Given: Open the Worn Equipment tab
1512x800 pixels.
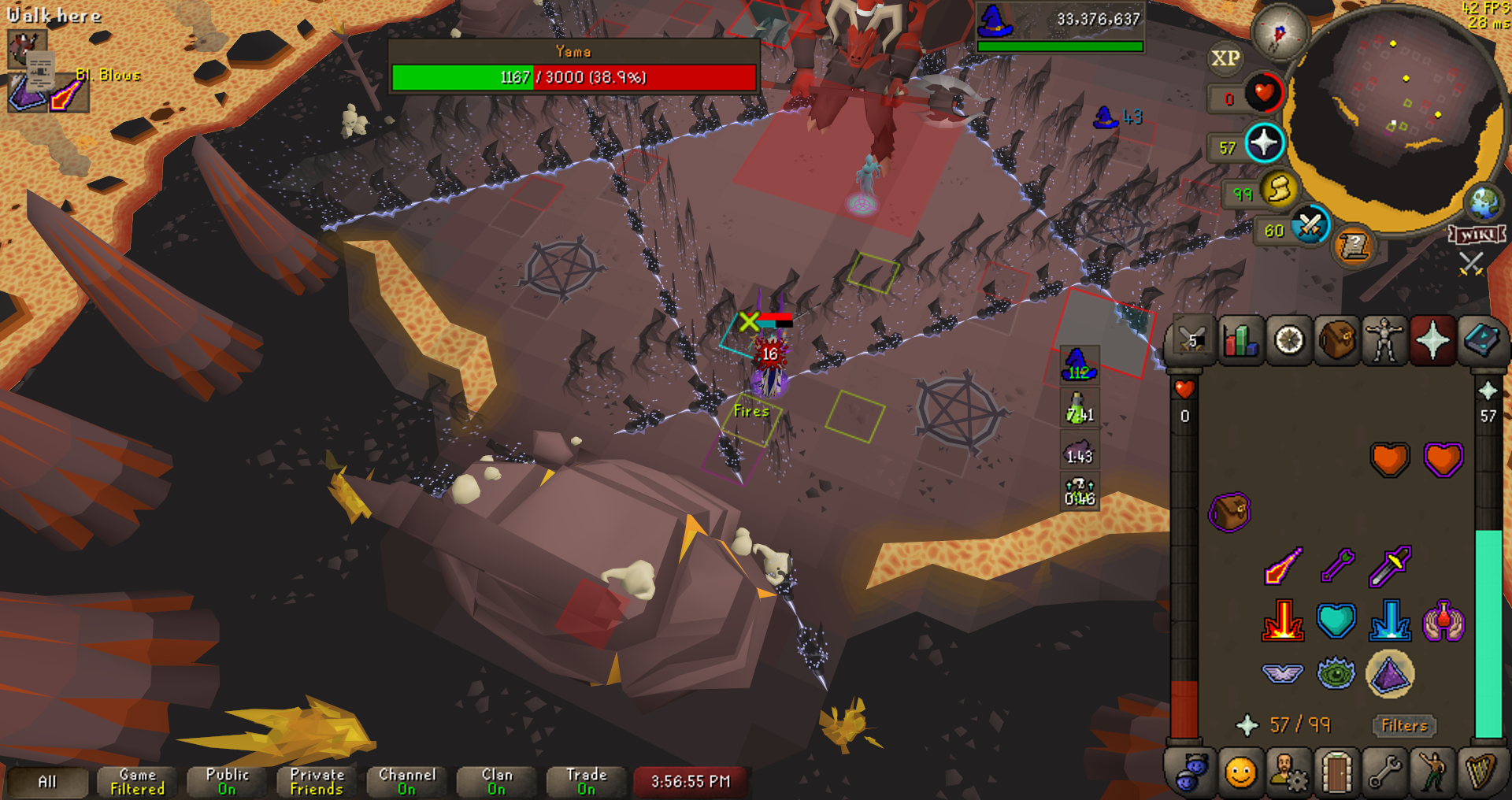Looking at the screenshot, I should point(1384,341).
